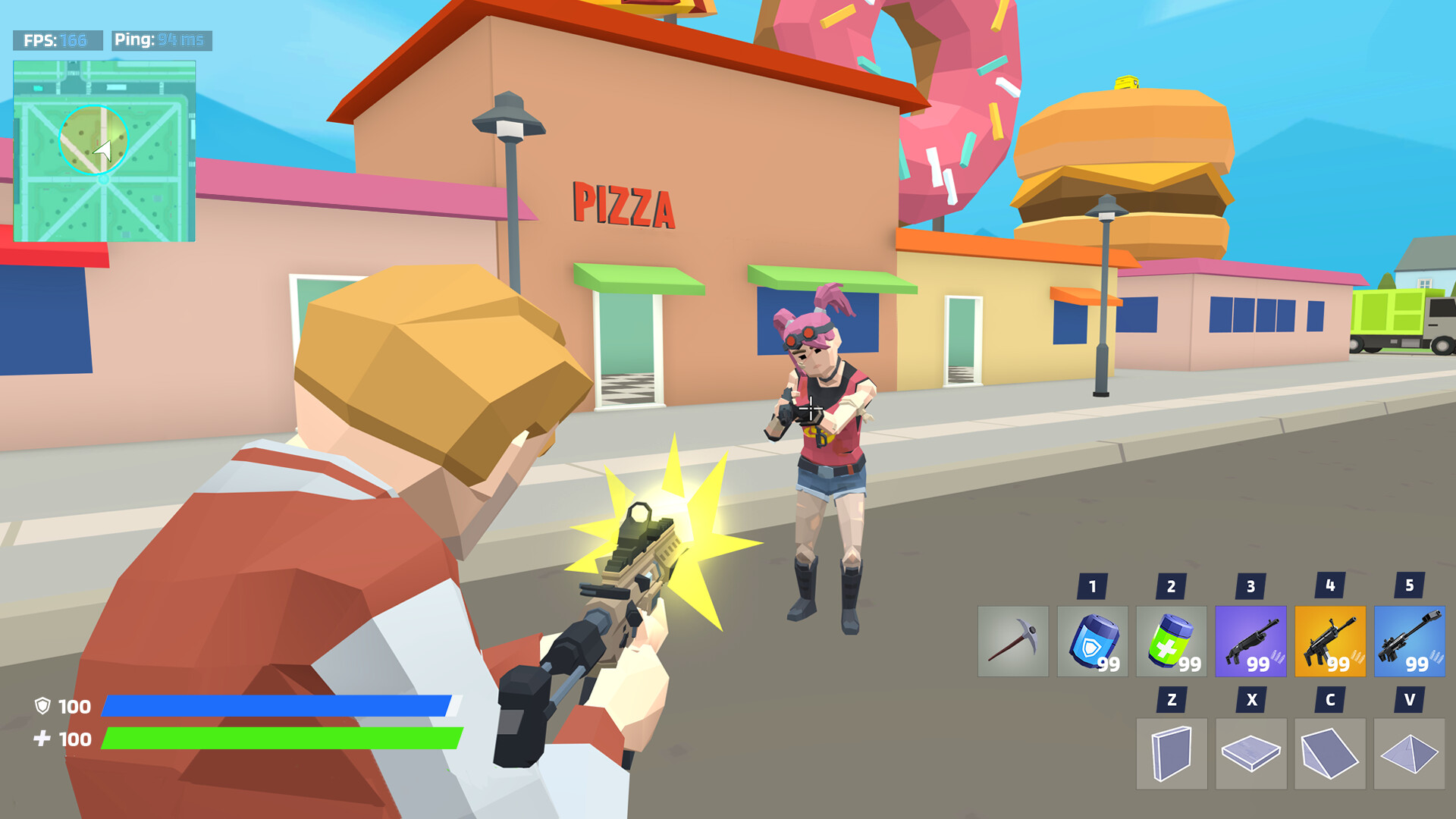The height and width of the screenshot is (819, 1456).
Task: Select the wall build piece Z
Action: click(x=1174, y=754)
